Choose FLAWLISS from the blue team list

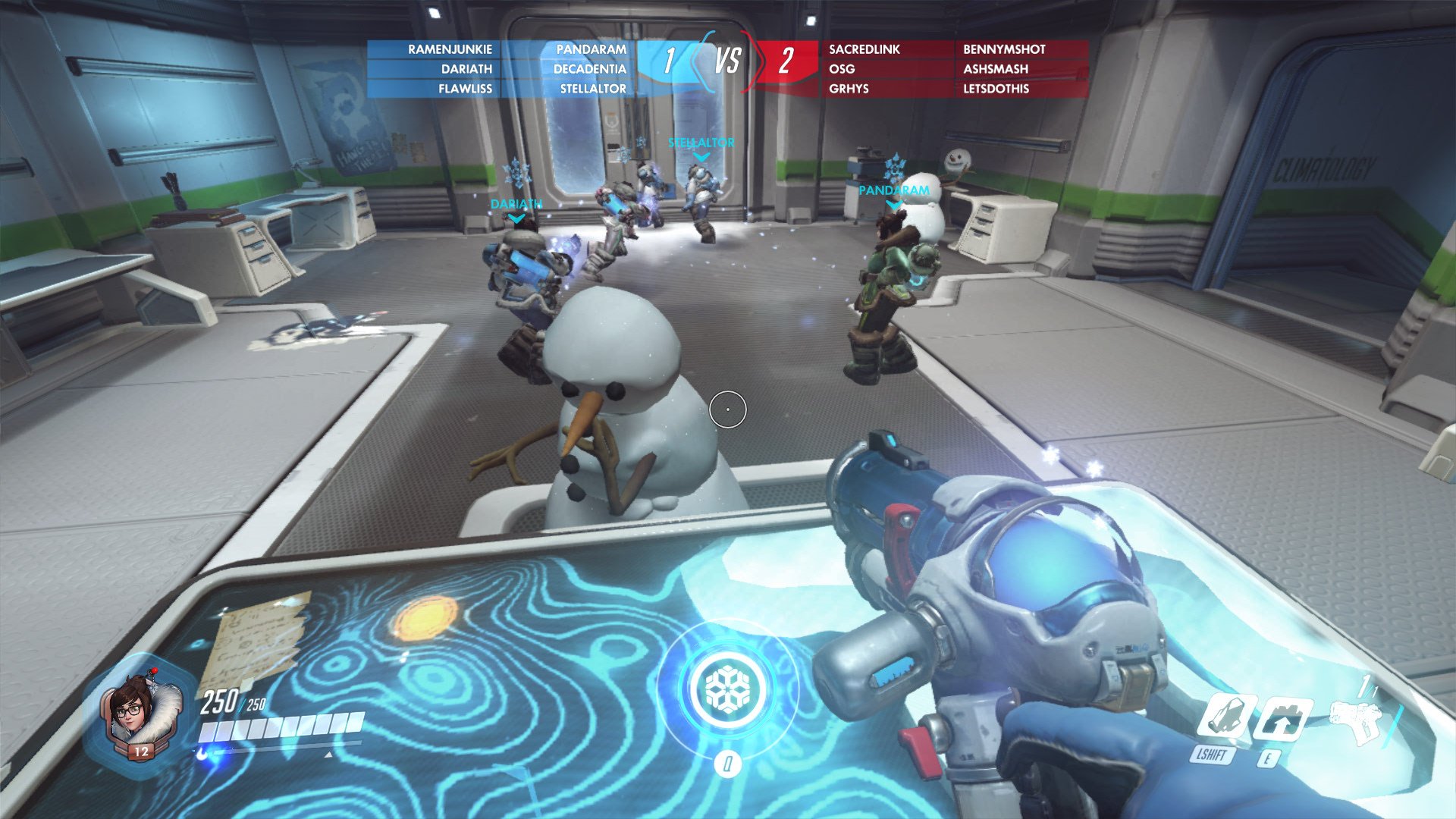pos(465,89)
